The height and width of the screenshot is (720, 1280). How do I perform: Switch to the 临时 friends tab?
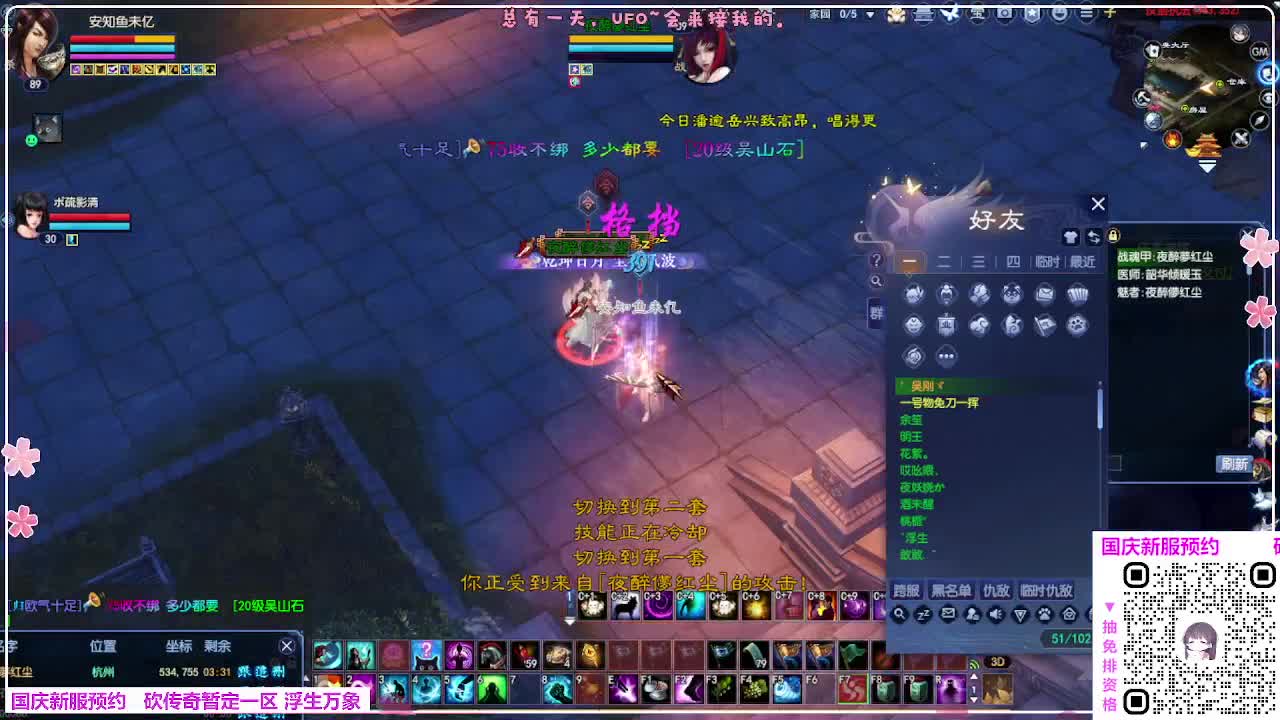(x=1047, y=263)
